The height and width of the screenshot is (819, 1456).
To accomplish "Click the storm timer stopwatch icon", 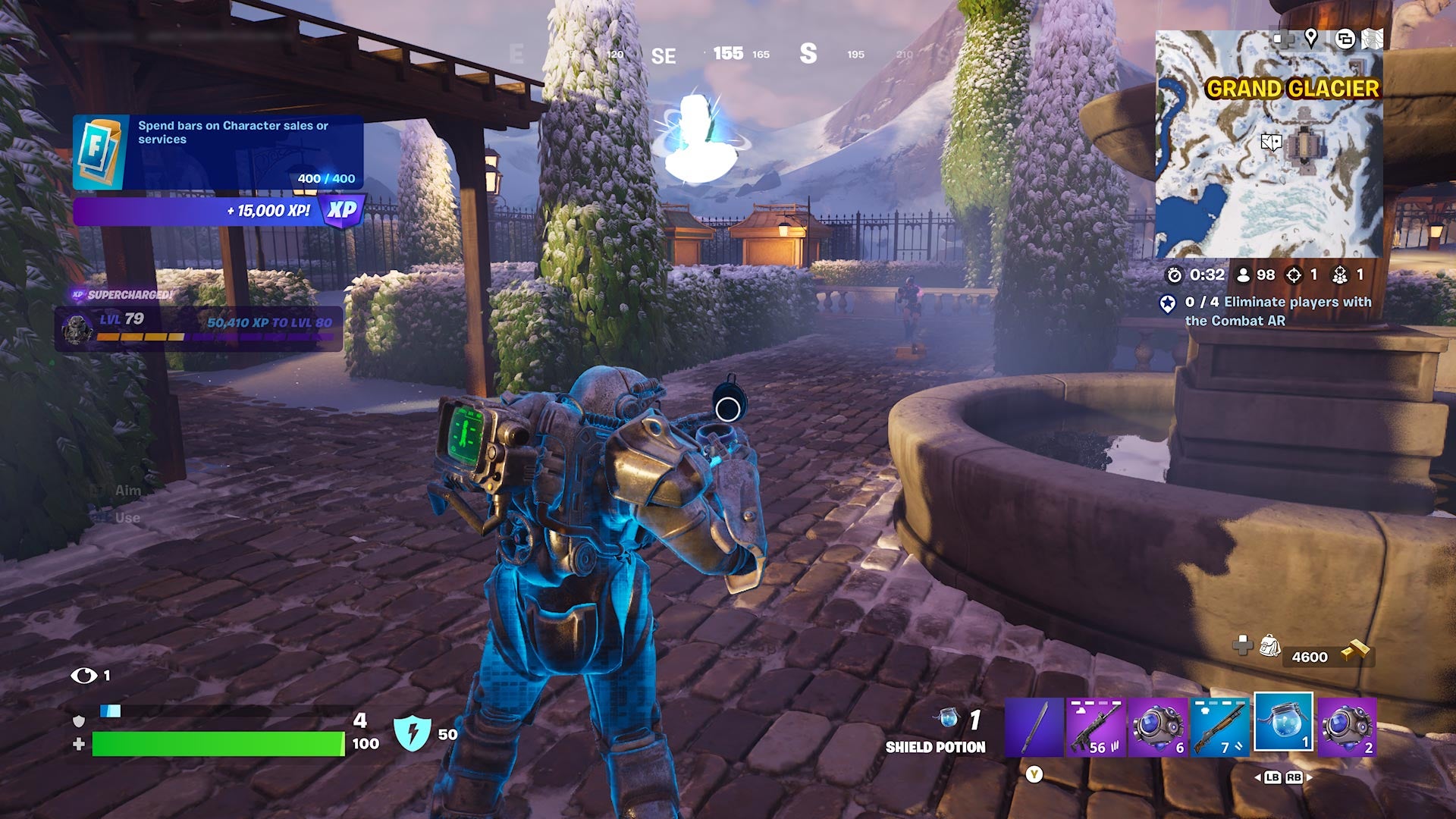I will click(x=1175, y=275).
